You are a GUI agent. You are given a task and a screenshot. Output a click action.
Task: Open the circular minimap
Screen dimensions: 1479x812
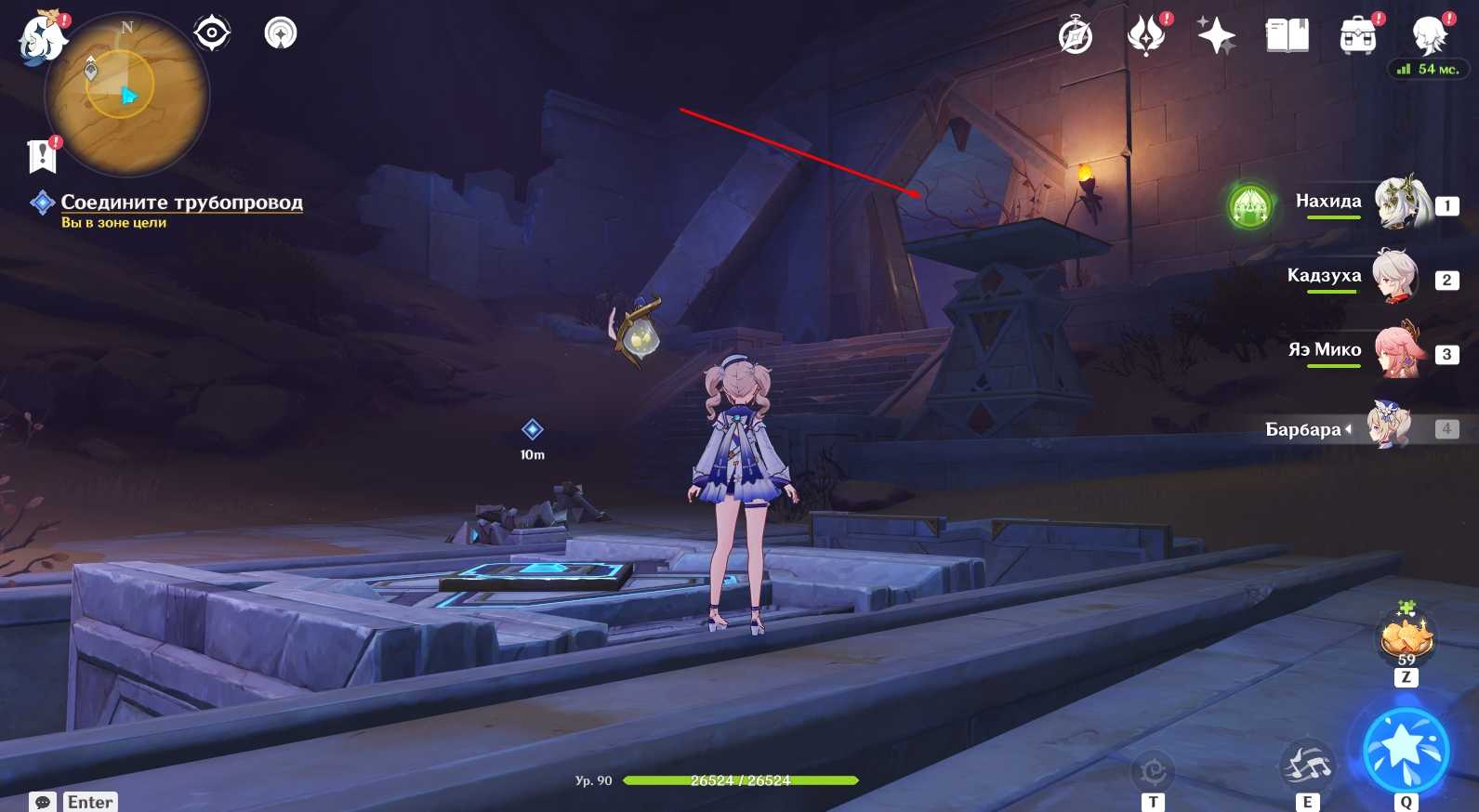tap(127, 94)
